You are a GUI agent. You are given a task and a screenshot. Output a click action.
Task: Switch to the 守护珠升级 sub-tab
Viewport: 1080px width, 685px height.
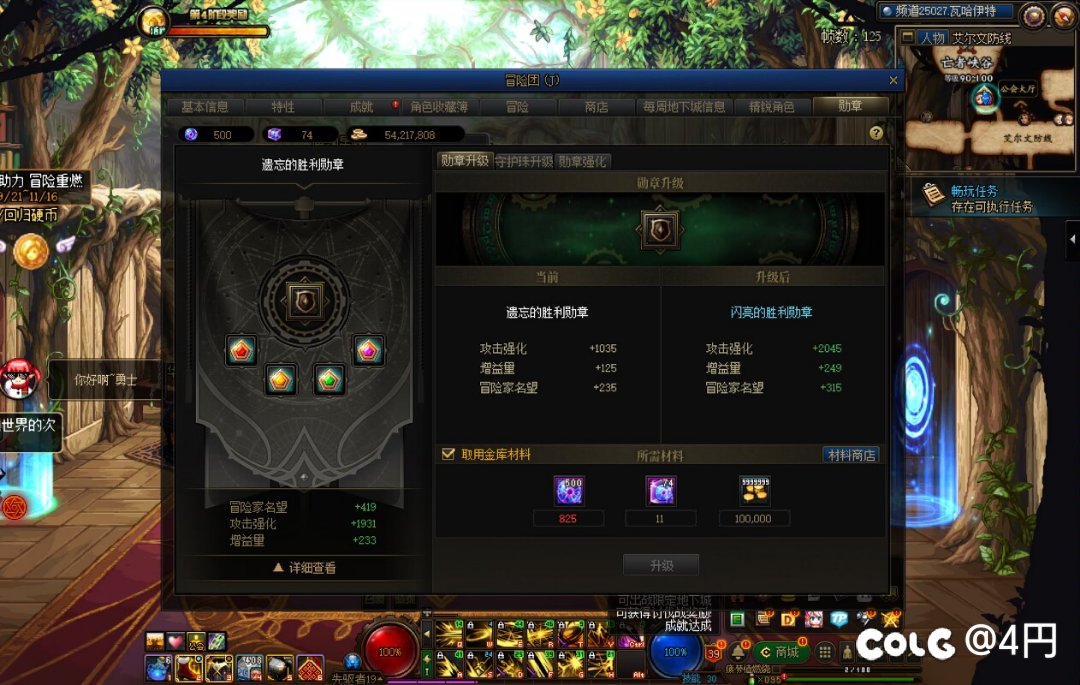[524, 161]
